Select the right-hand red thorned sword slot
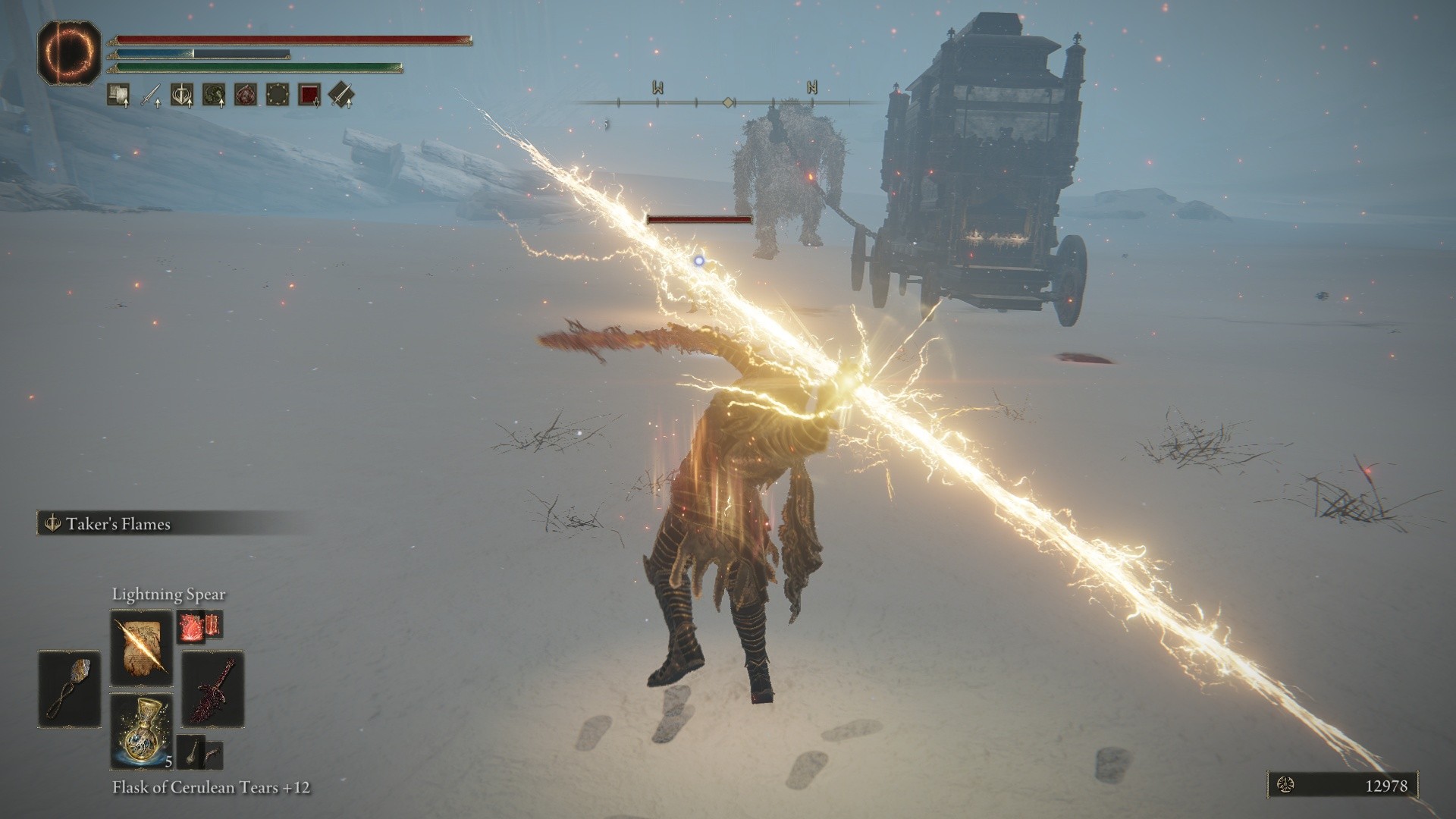1456x819 pixels. click(213, 689)
